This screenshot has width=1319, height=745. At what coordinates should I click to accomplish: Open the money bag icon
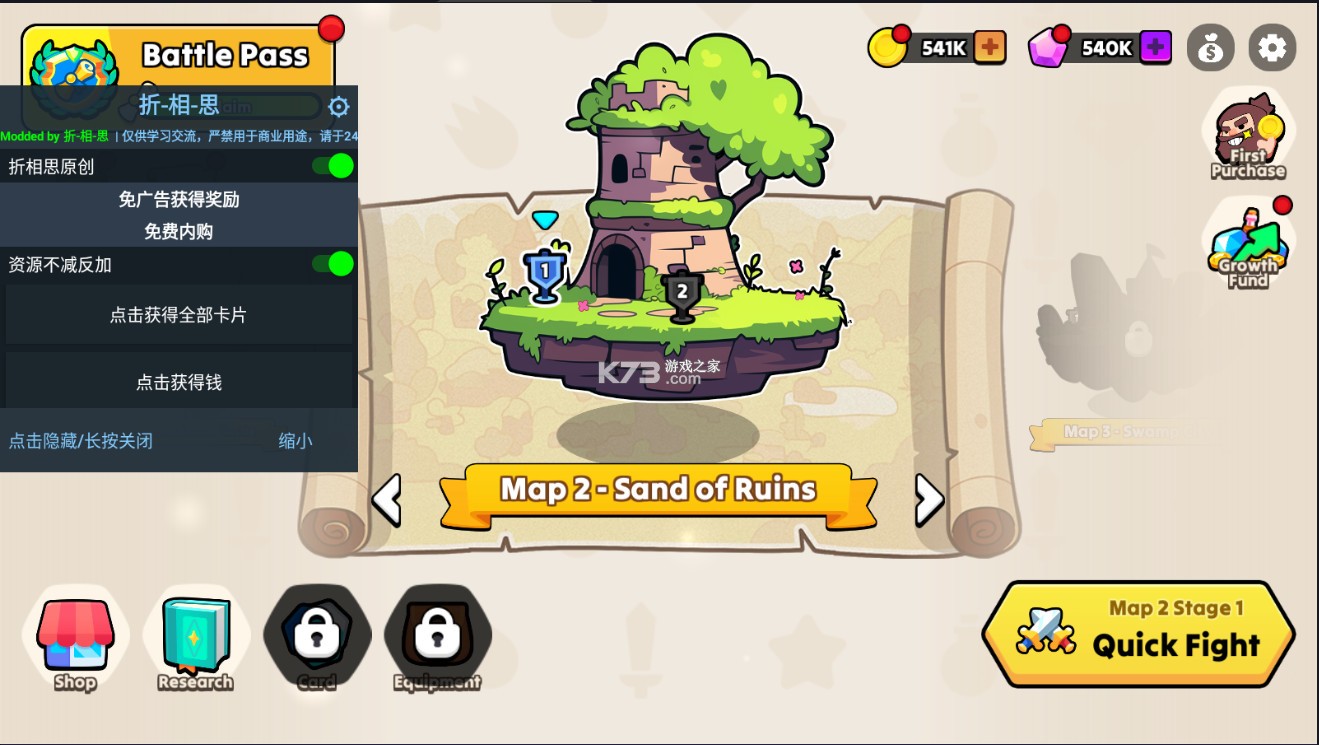(x=1210, y=48)
